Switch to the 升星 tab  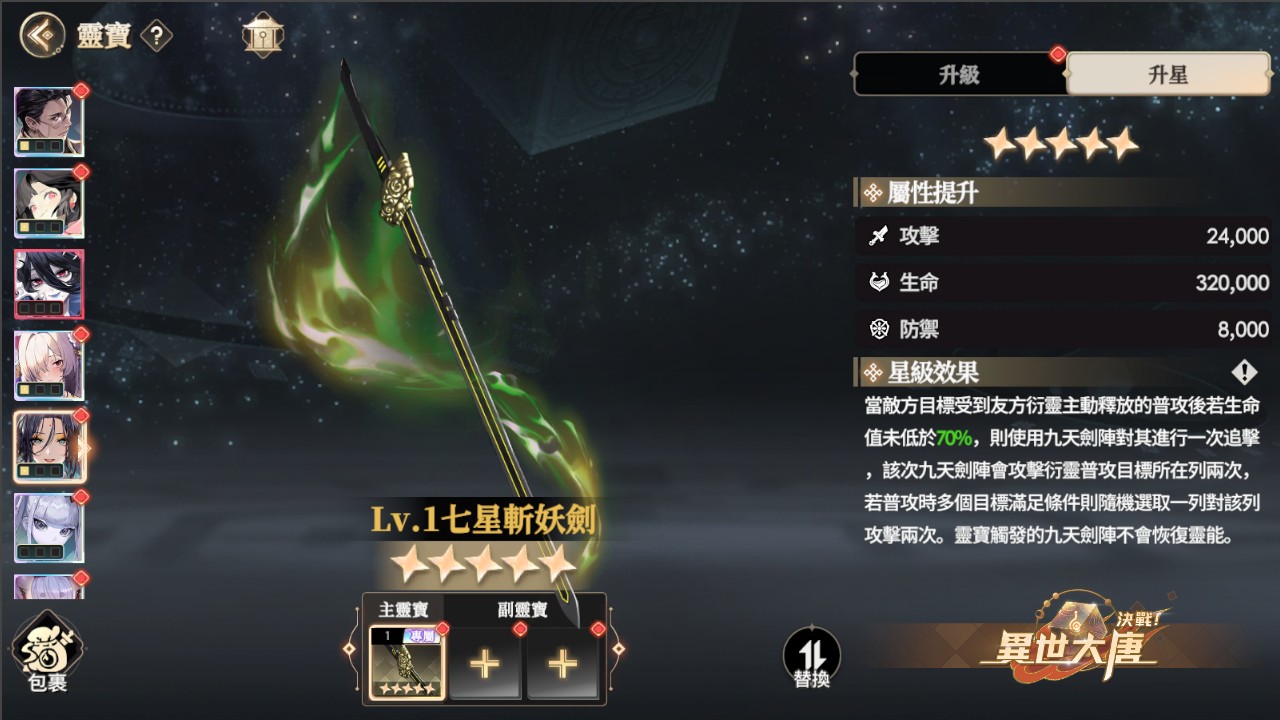1167,75
